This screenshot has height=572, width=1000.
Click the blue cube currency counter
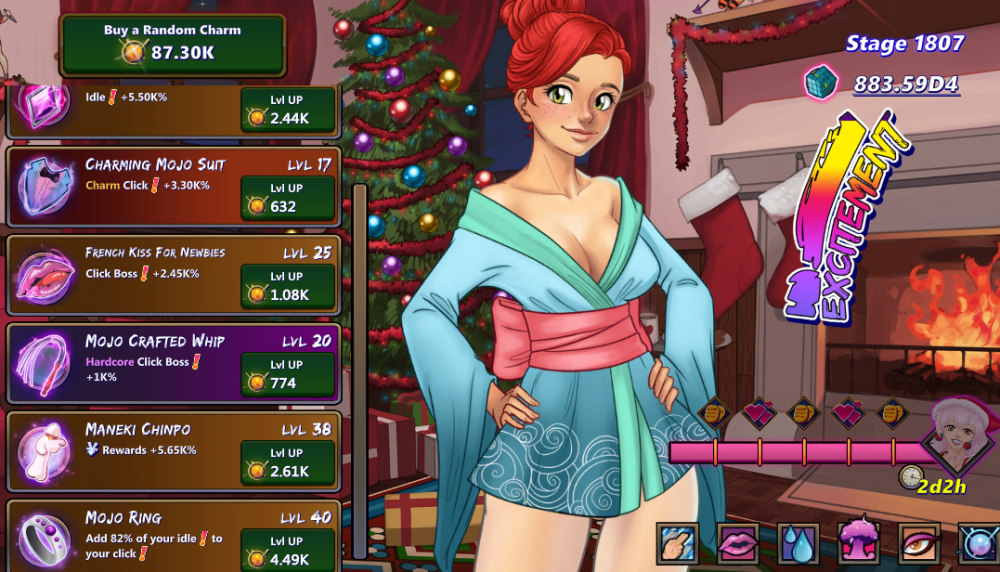click(x=882, y=82)
